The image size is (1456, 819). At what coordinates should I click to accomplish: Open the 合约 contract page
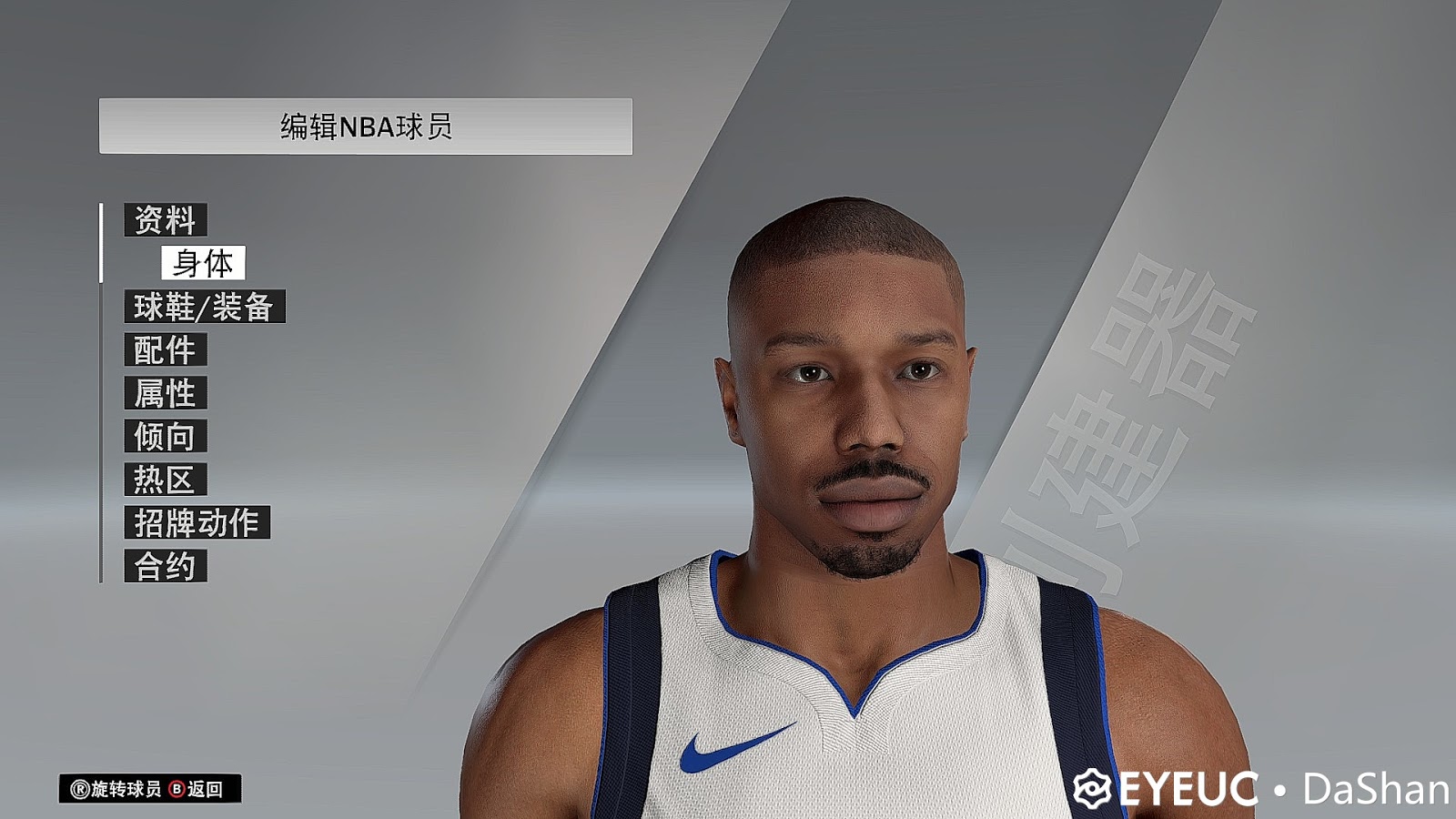coord(167,565)
